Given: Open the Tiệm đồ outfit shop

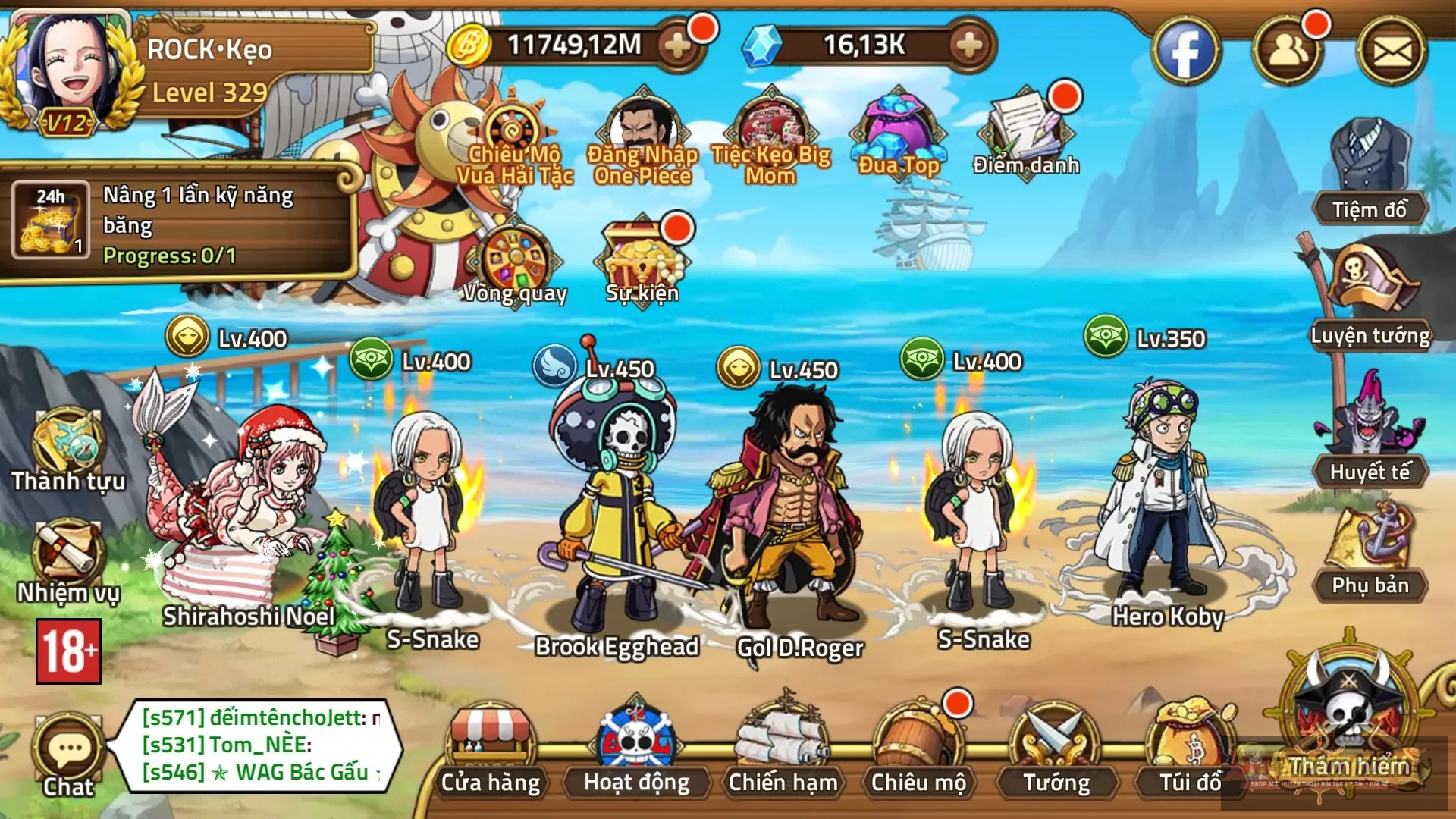Looking at the screenshot, I should tap(1370, 171).
